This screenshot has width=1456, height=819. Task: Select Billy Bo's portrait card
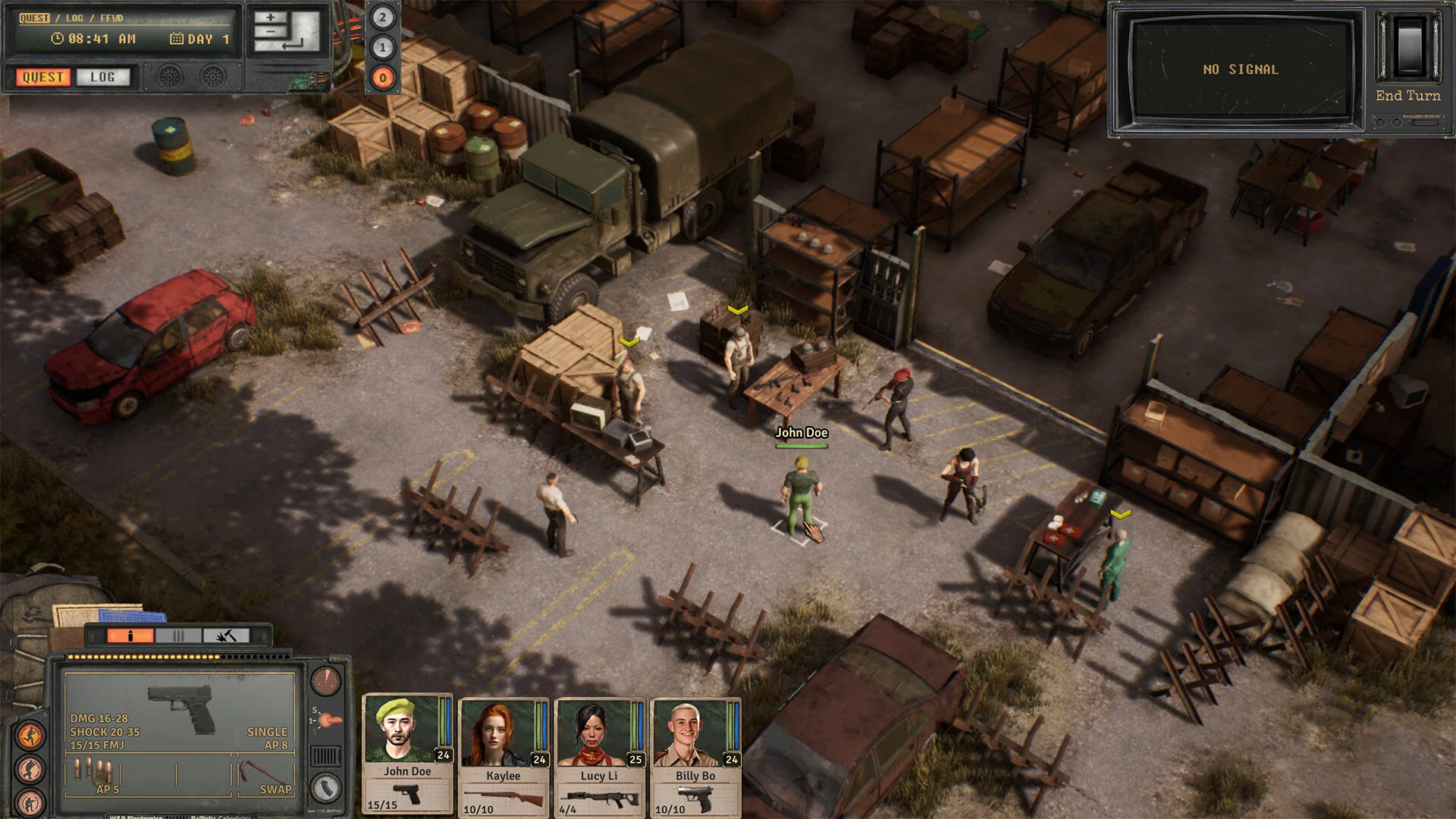tap(695, 755)
